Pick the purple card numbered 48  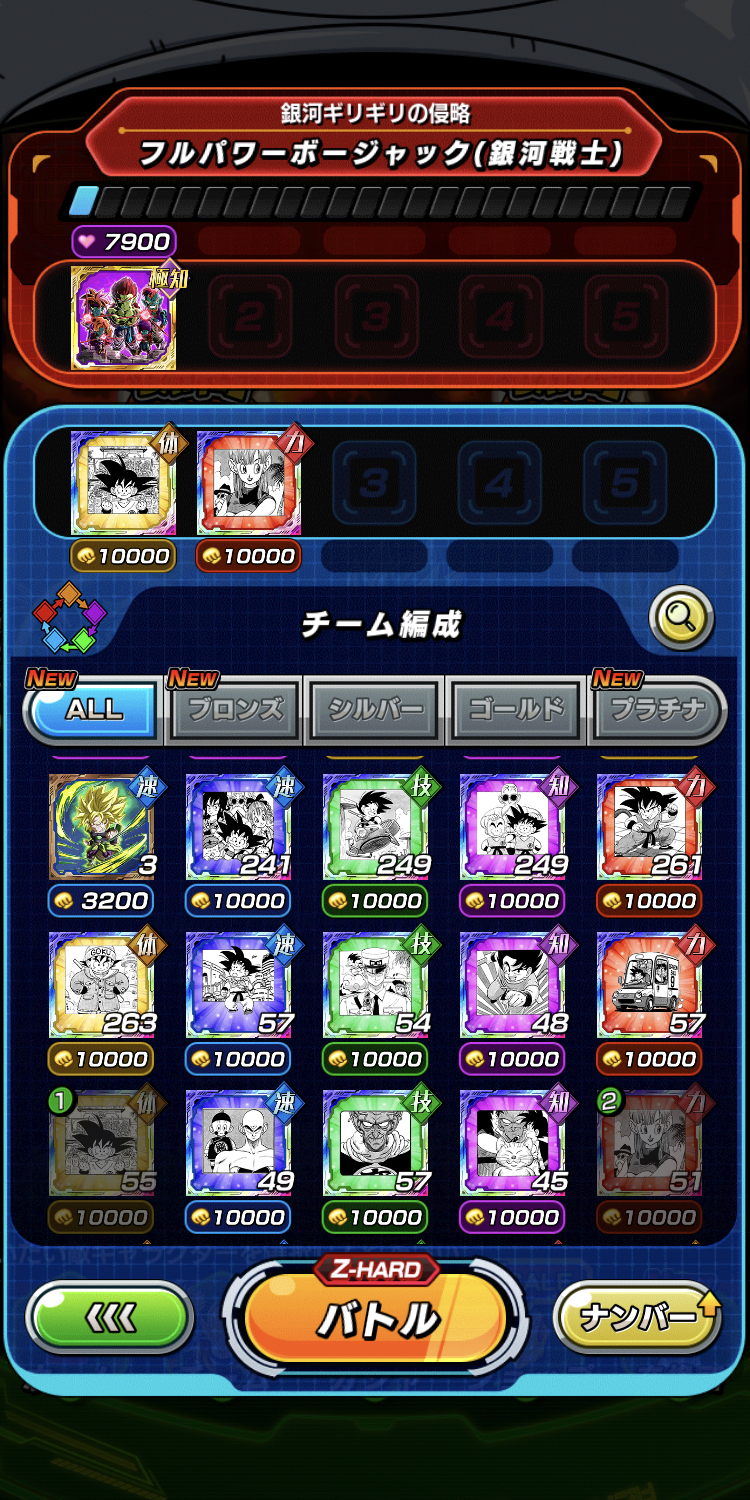pos(512,985)
